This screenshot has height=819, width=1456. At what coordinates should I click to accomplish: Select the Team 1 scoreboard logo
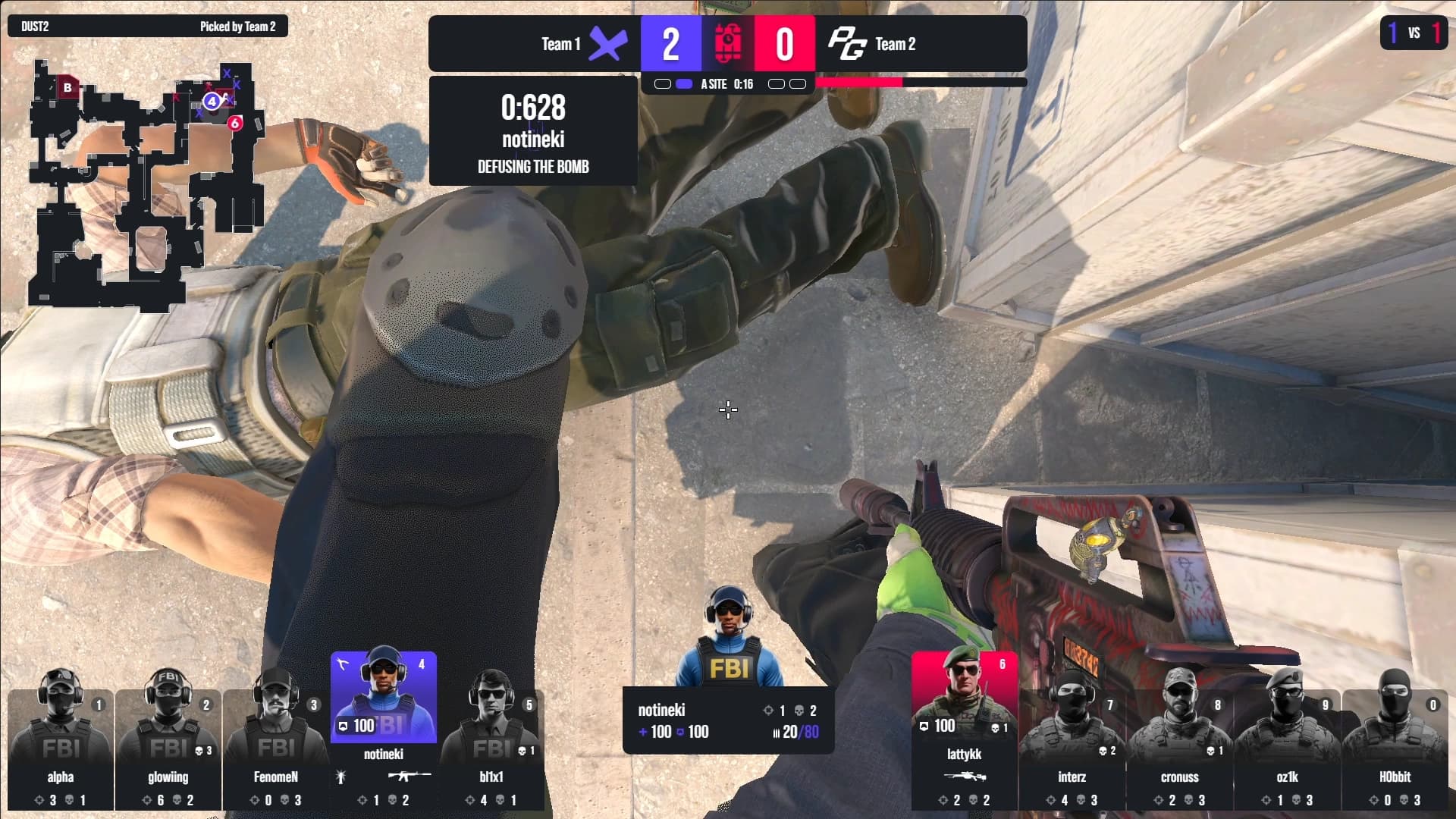[608, 44]
